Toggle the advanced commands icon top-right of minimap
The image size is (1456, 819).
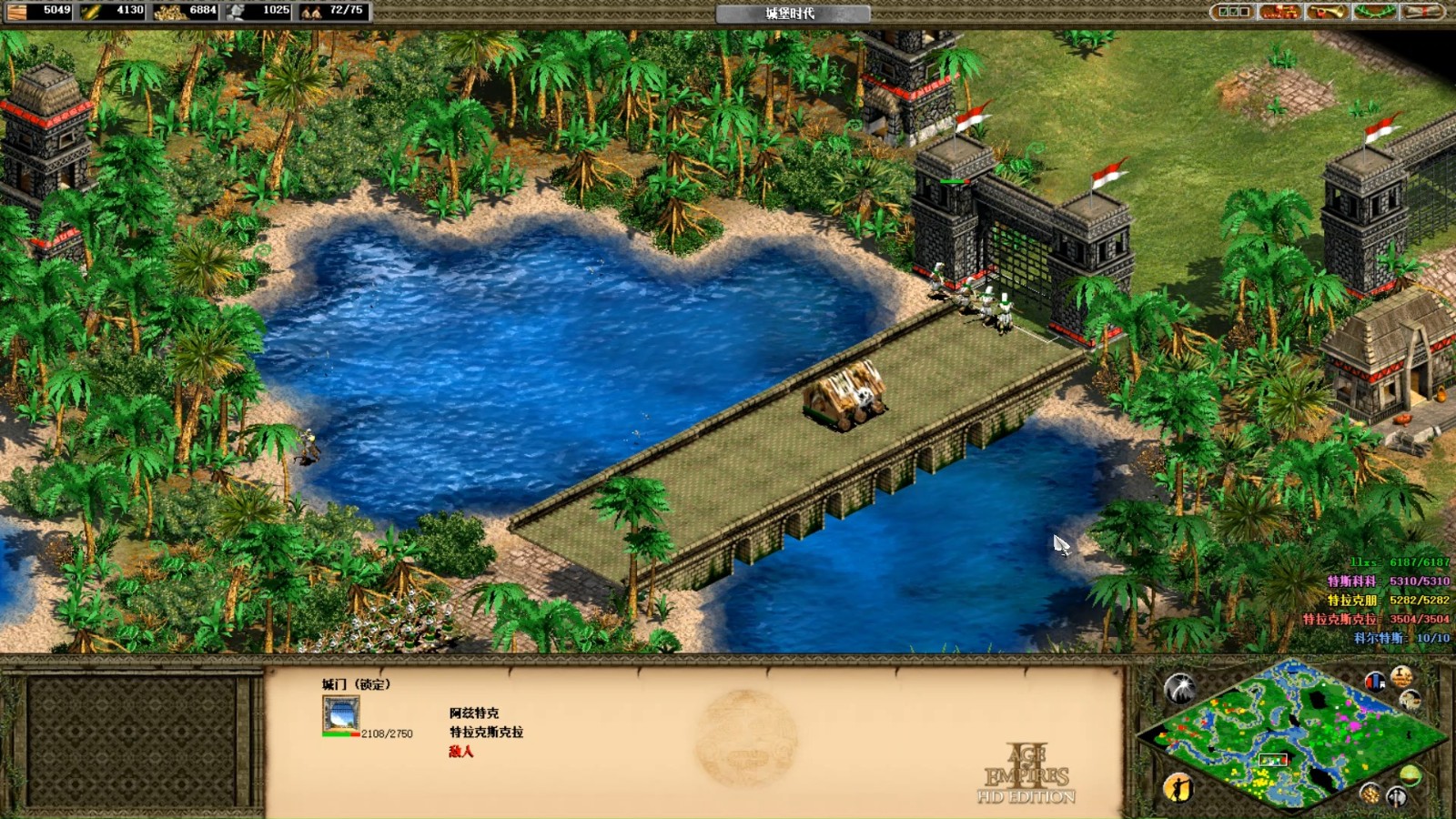pos(1401,675)
